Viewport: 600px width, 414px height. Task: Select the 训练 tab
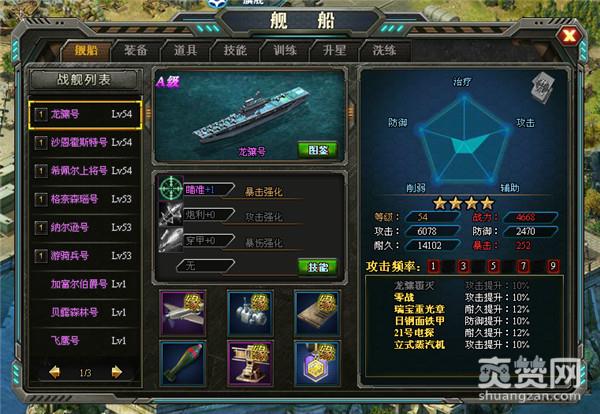click(x=284, y=49)
